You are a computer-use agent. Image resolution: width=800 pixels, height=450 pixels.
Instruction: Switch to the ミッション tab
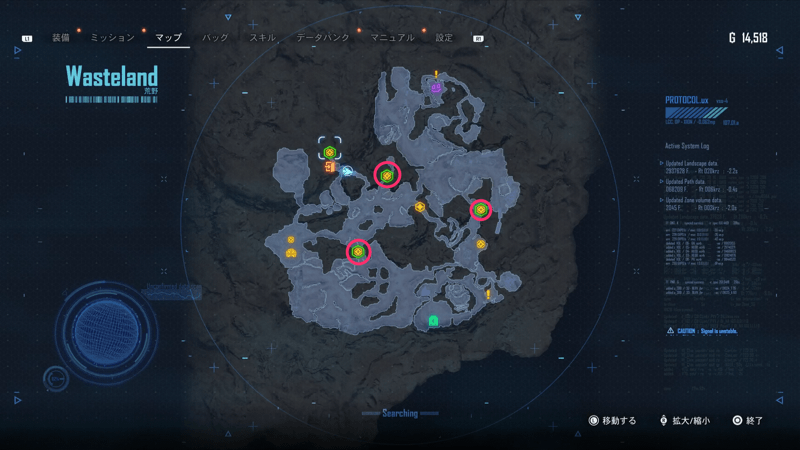pos(112,38)
